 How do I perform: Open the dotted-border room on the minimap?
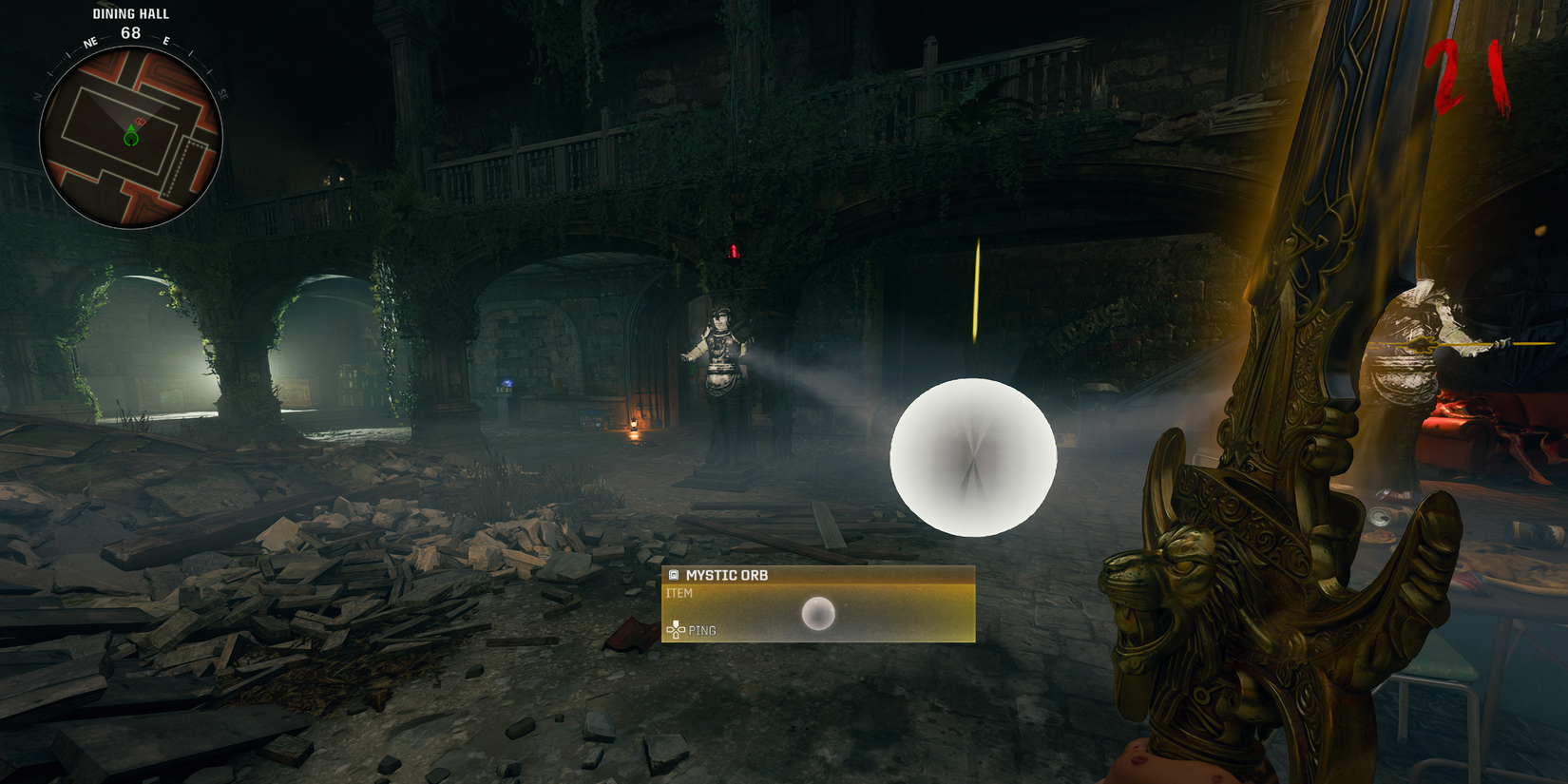pyautogui.click(x=182, y=167)
